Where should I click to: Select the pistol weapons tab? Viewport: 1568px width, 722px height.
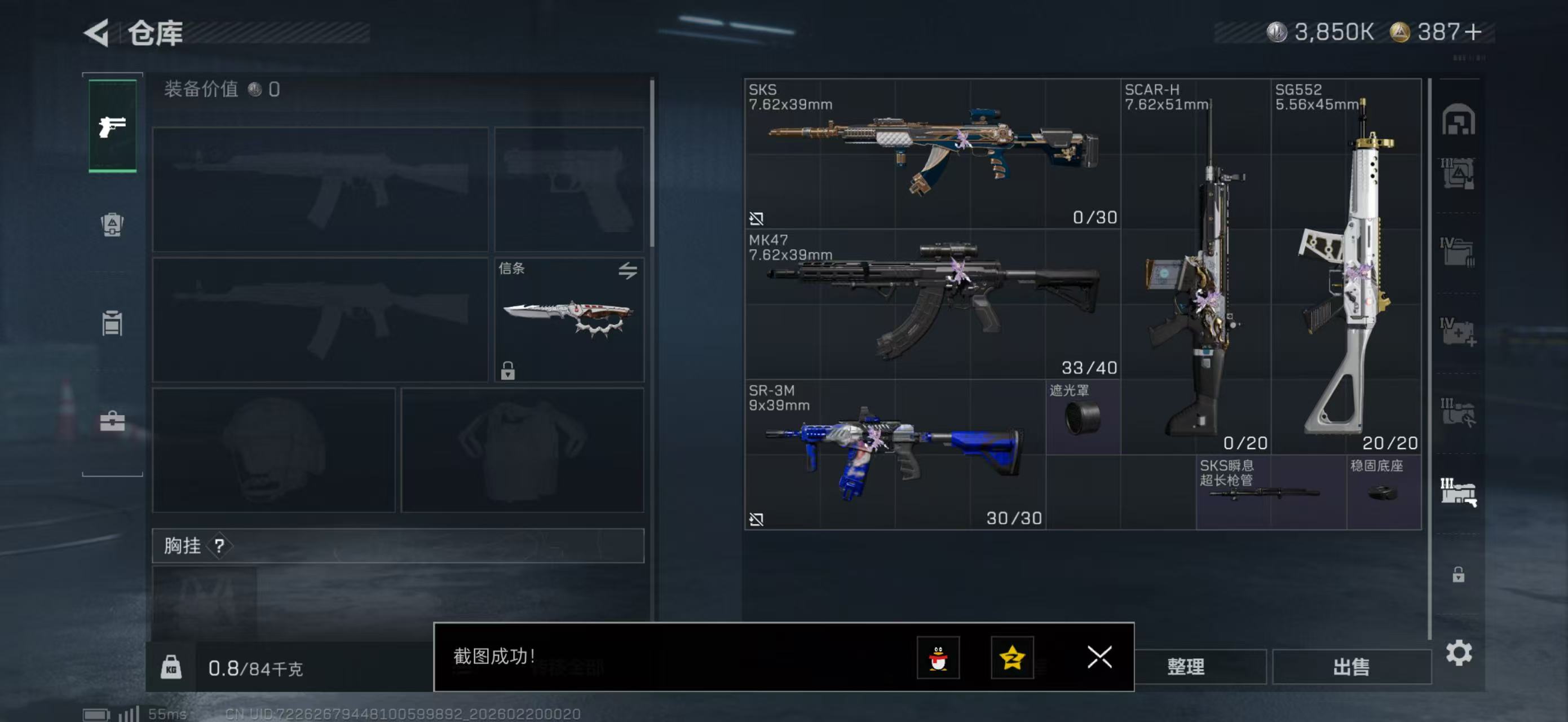coord(113,126)
